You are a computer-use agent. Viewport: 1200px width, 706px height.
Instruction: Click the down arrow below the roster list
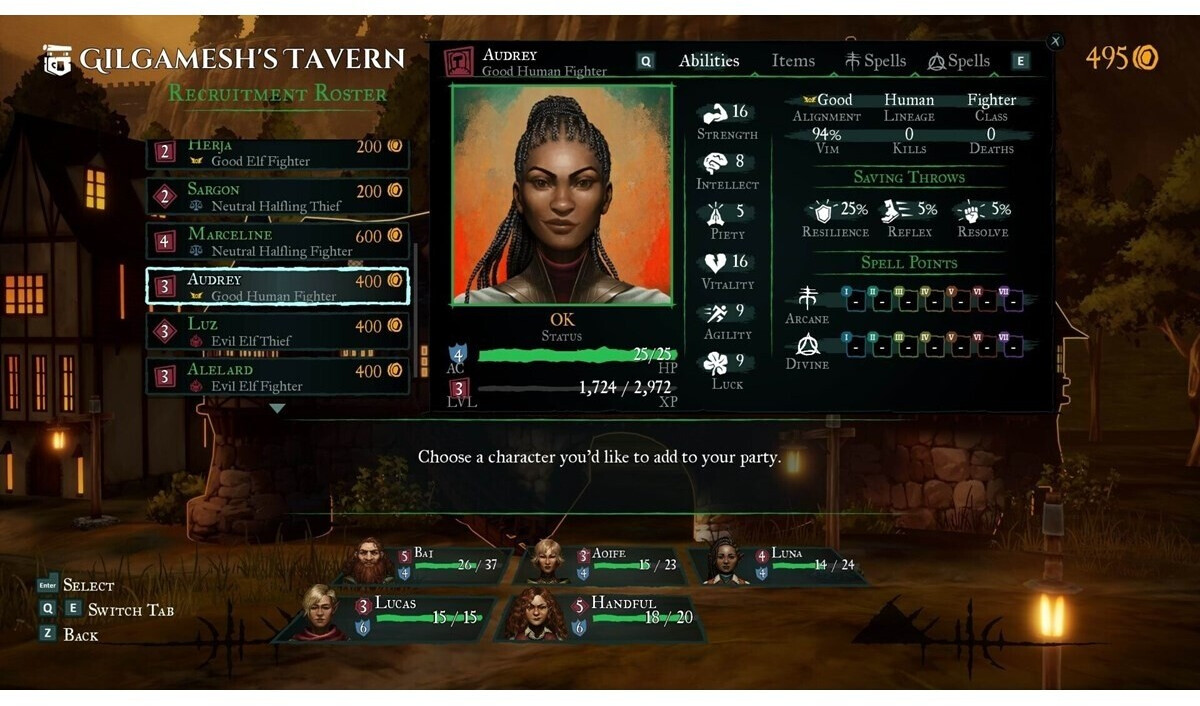pyautogui.click(x=277, y=408)
